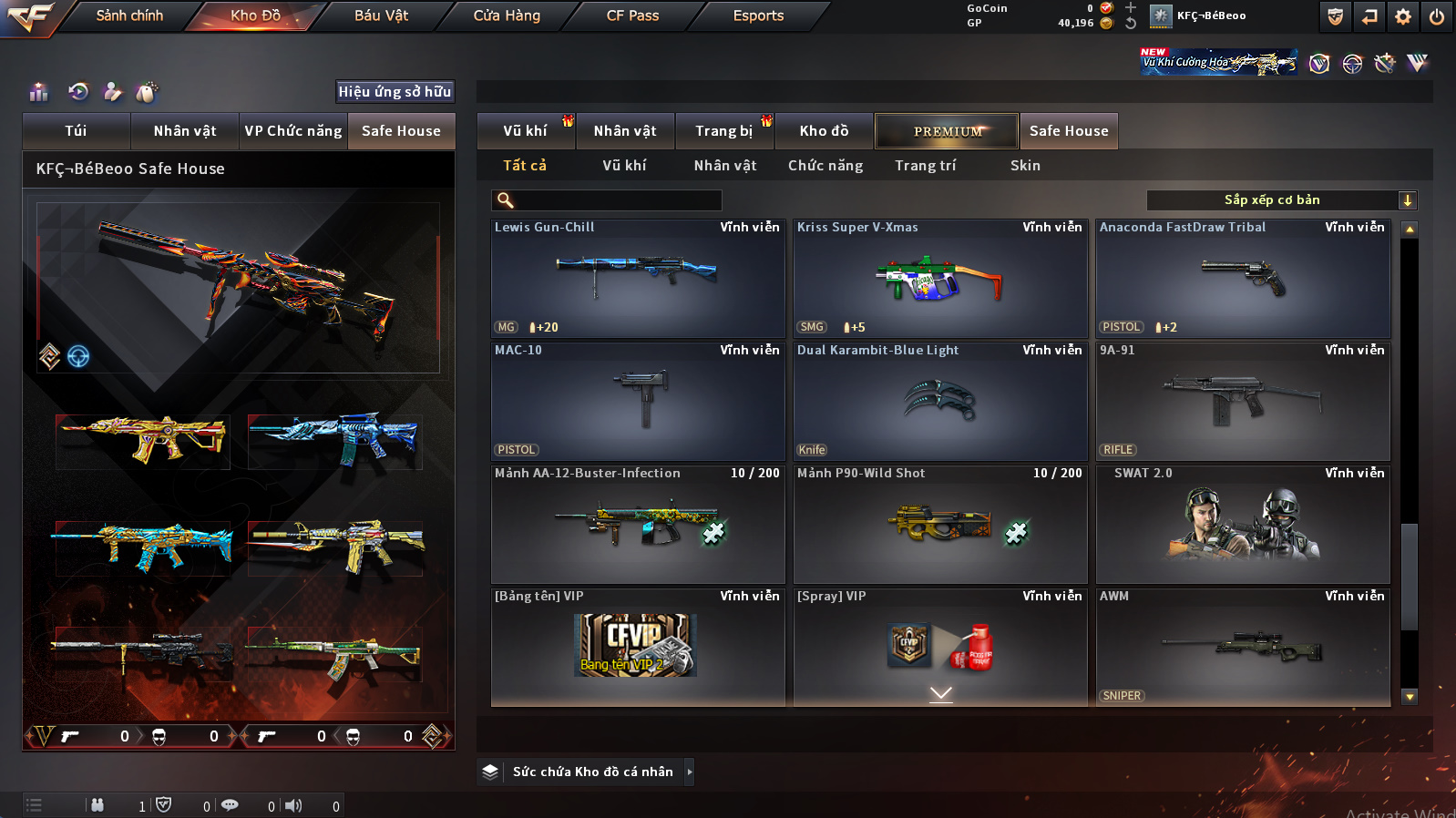Open settings with the gear icon
1456x818 pixels.
pos(1402,16)
